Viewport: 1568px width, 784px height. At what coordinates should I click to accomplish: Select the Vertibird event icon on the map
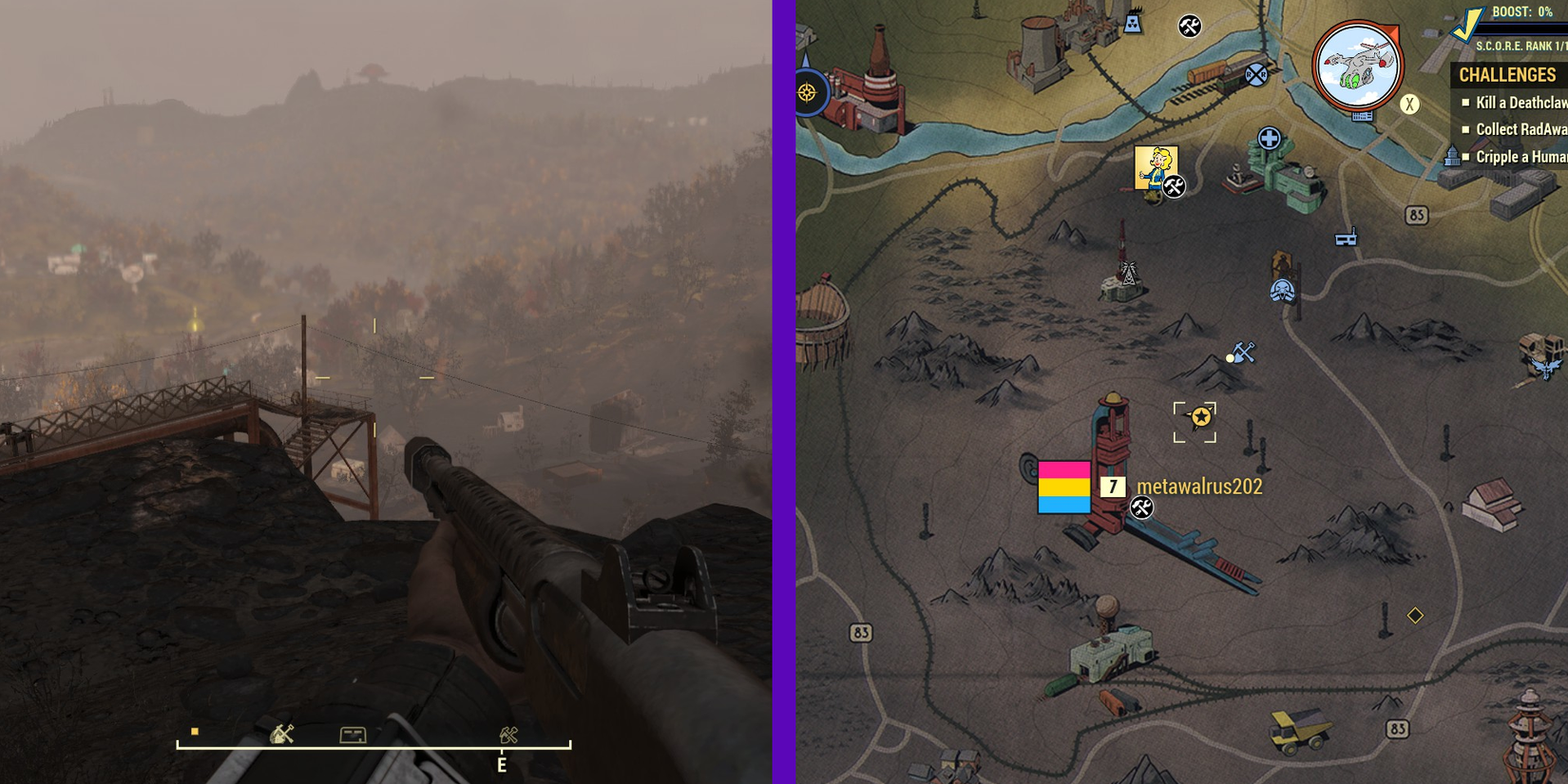click(1357, 65)
